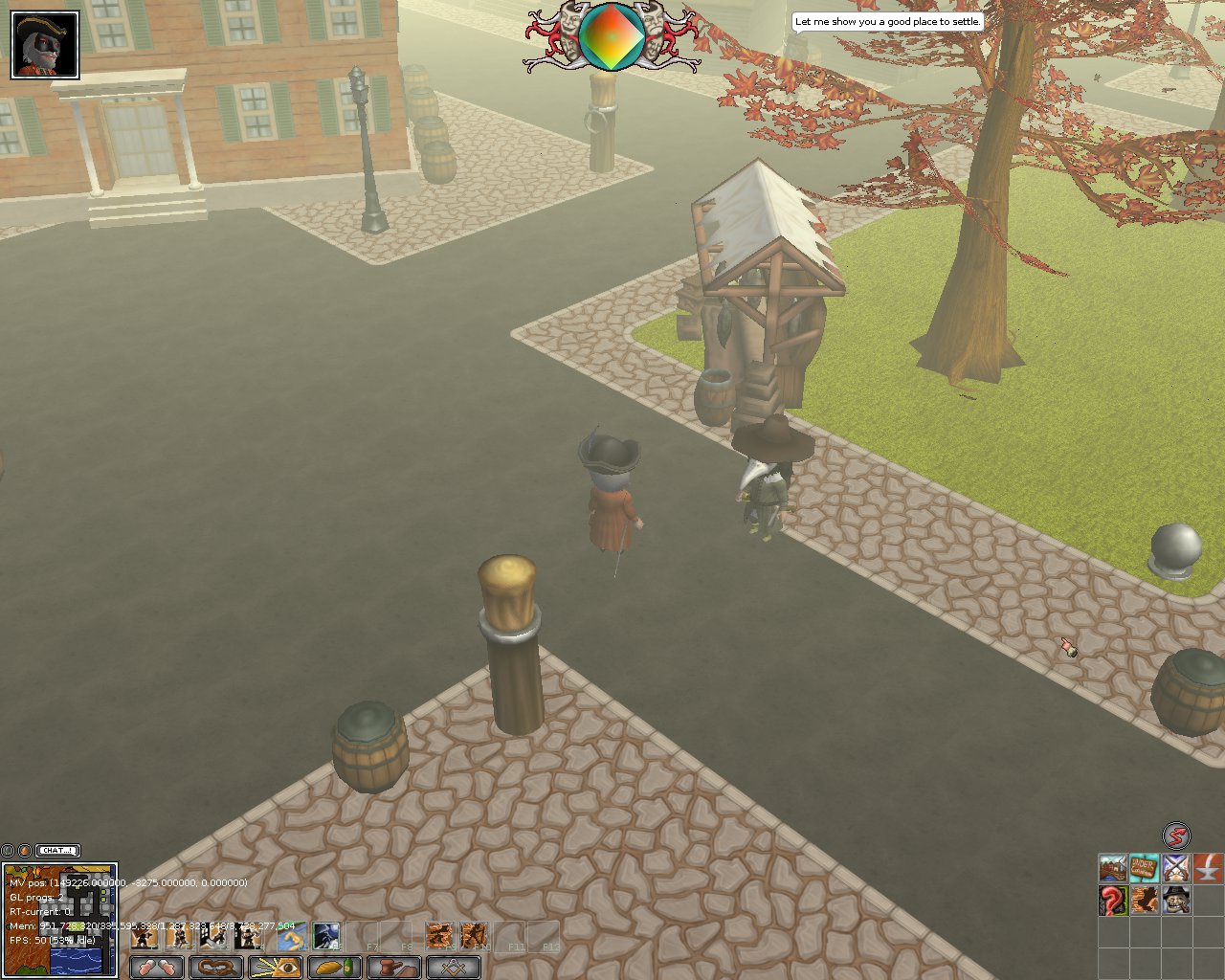Select the anvil icon
Image resolution: width=1225 pixels, height=980 pixels.
[x=1207, y=869]
